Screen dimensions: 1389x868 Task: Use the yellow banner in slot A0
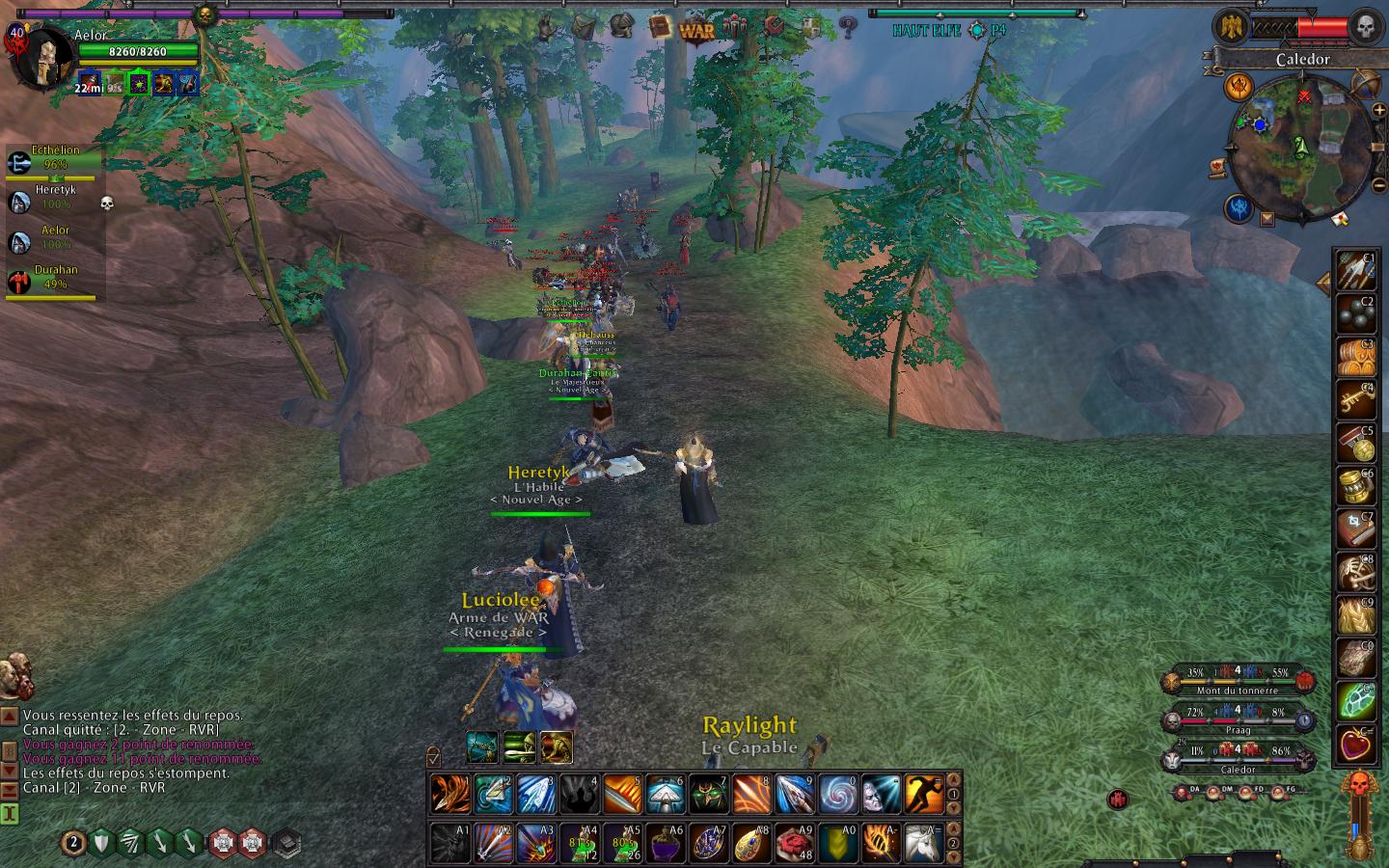click(837, 842)
